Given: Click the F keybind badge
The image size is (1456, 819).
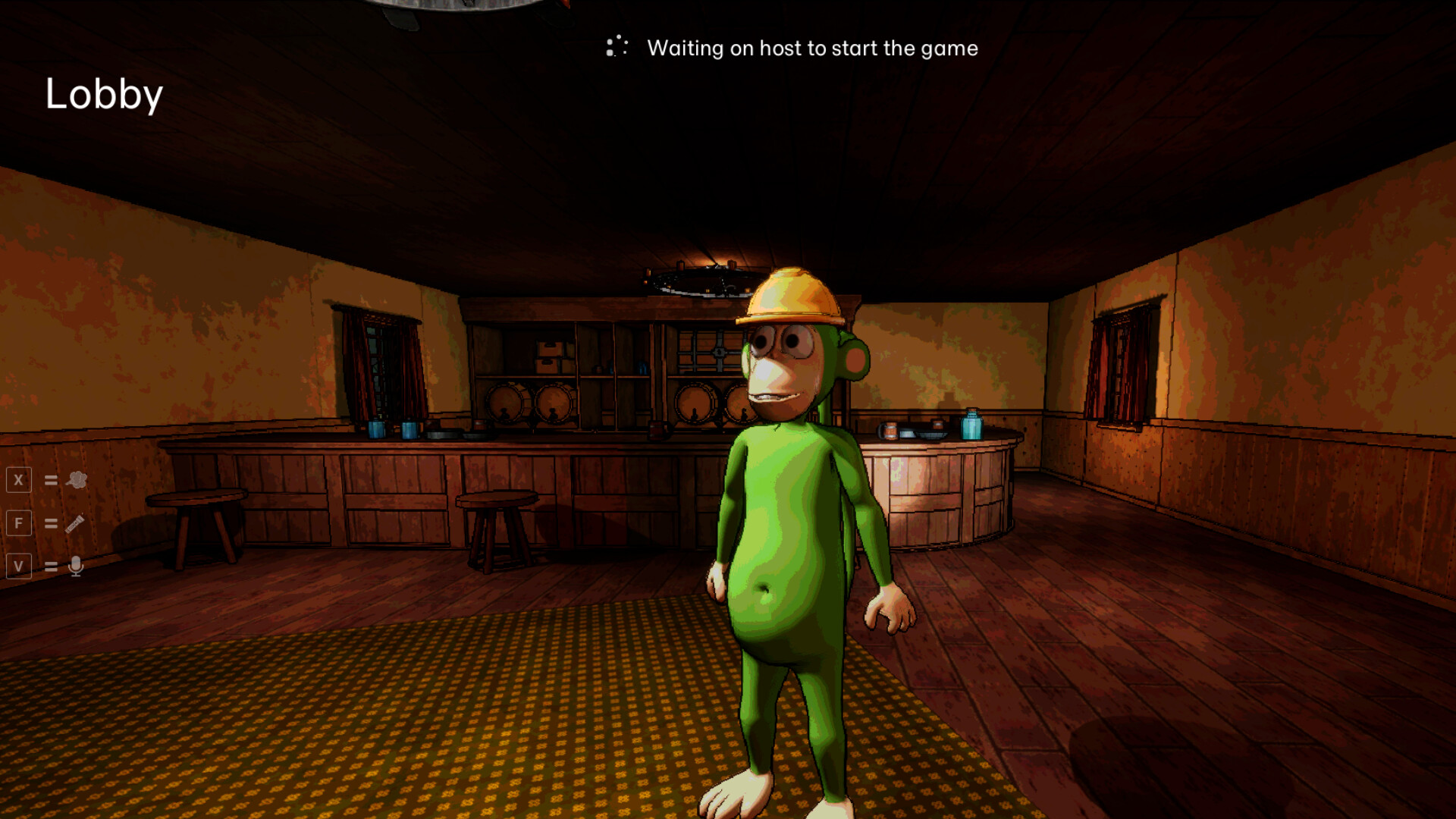Looking at the screenshot, I should coord(19,522).
